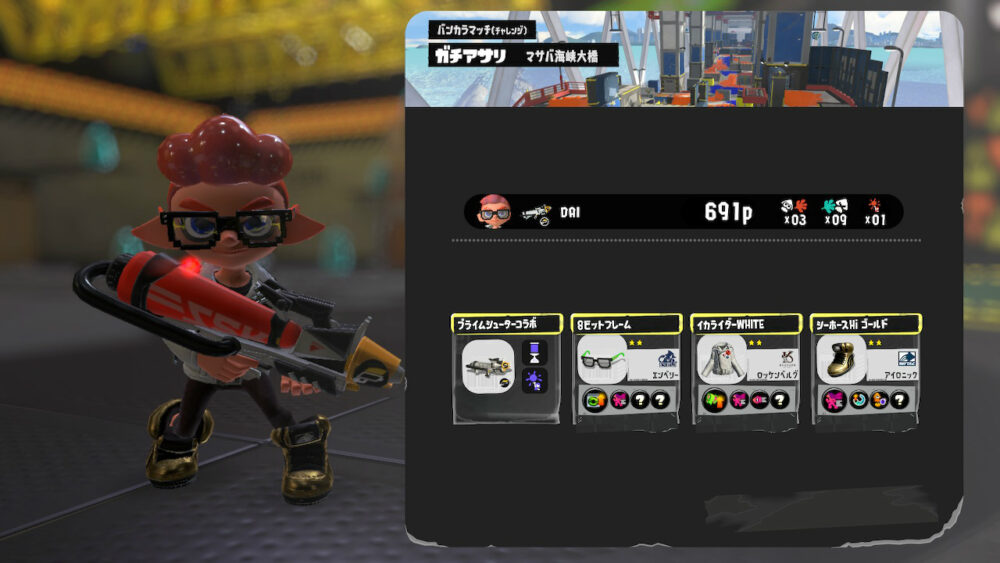Click the 8-bit glasses gear image
Screen dimensions: 1000x563
[x=601, y=358]
